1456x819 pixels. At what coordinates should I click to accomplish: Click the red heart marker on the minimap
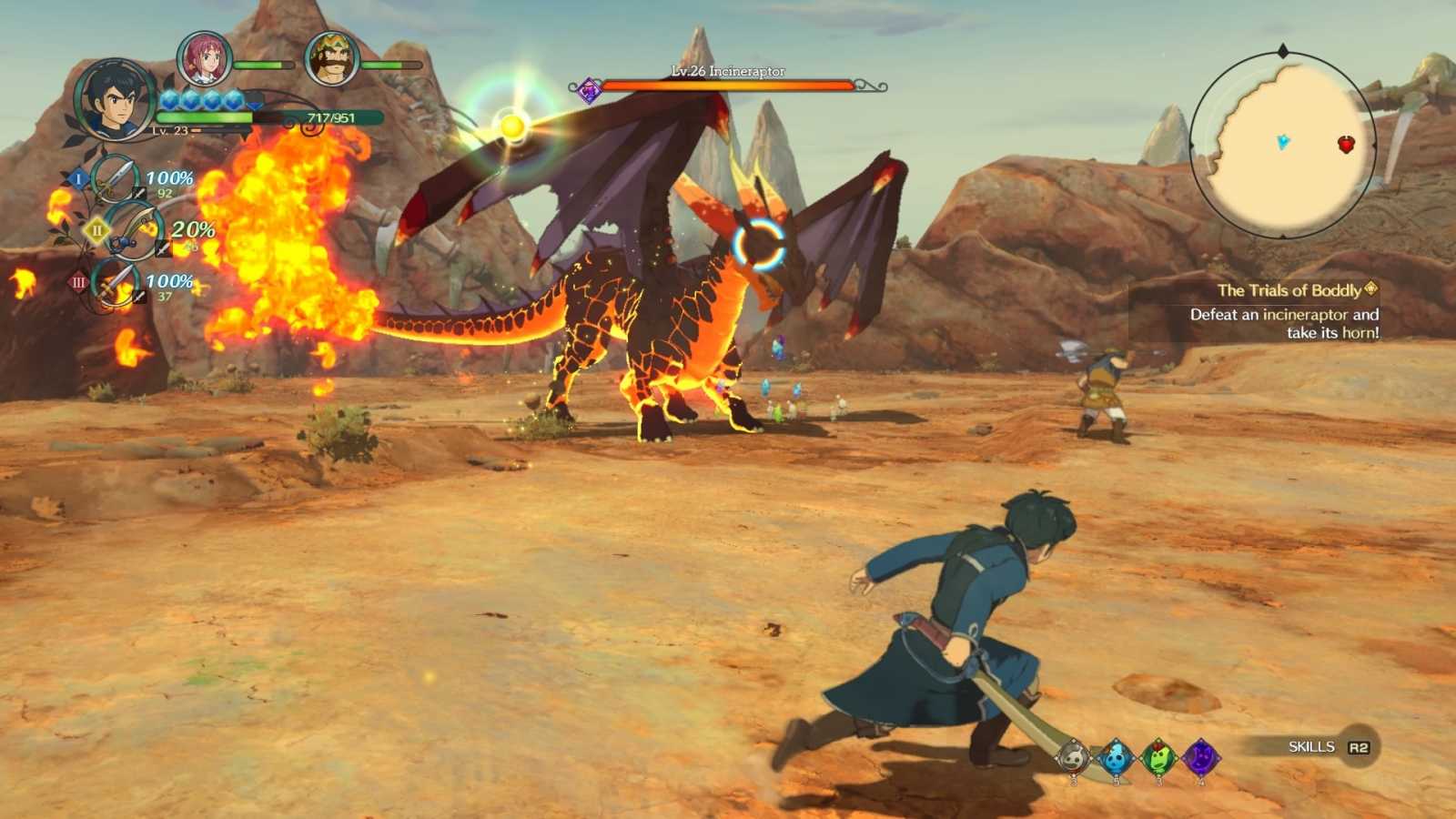(1345, 143)
